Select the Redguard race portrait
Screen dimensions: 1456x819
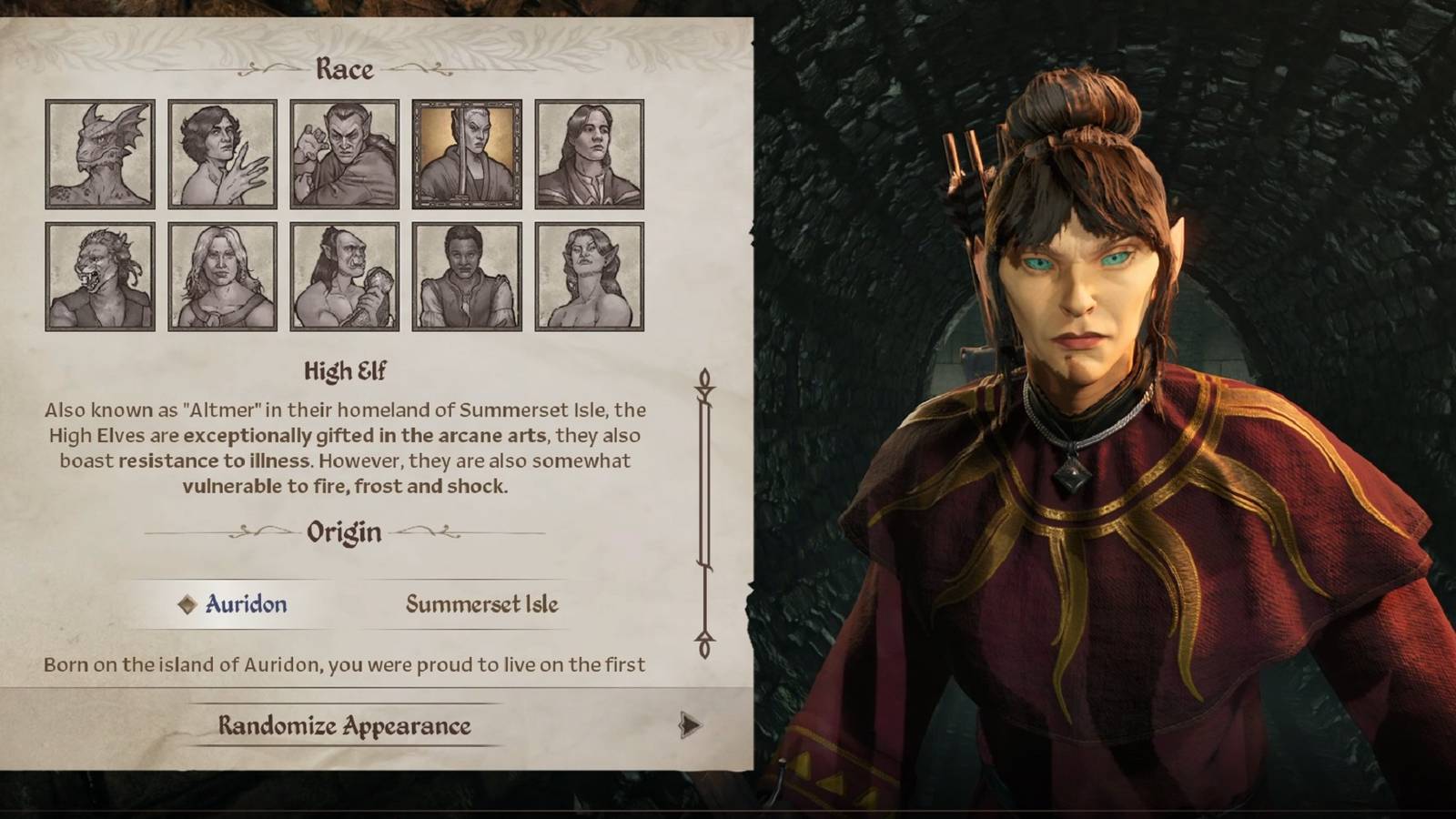click(469, 278)
